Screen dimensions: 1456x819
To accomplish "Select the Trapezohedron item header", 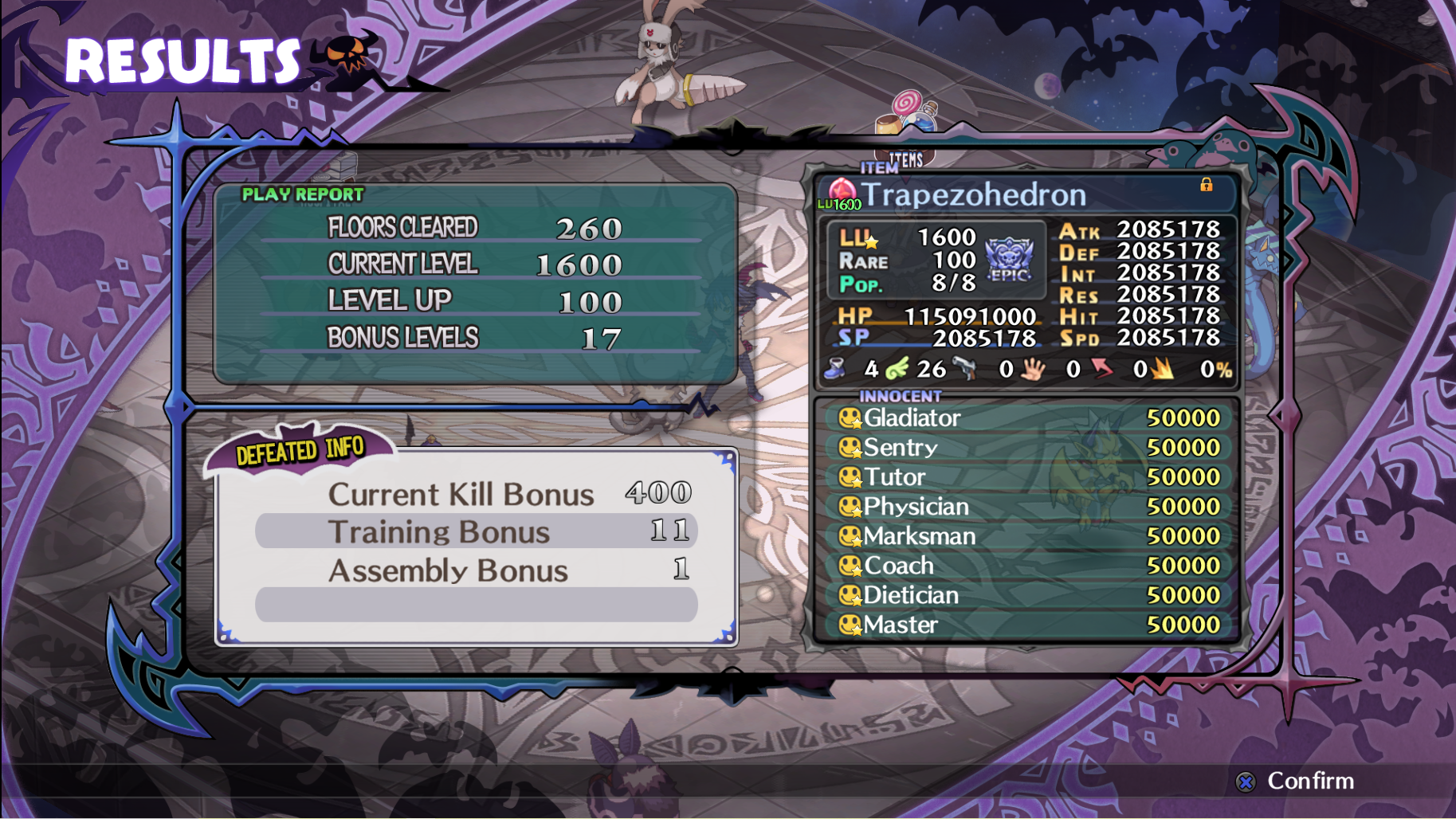I will [x=974, y=194].
